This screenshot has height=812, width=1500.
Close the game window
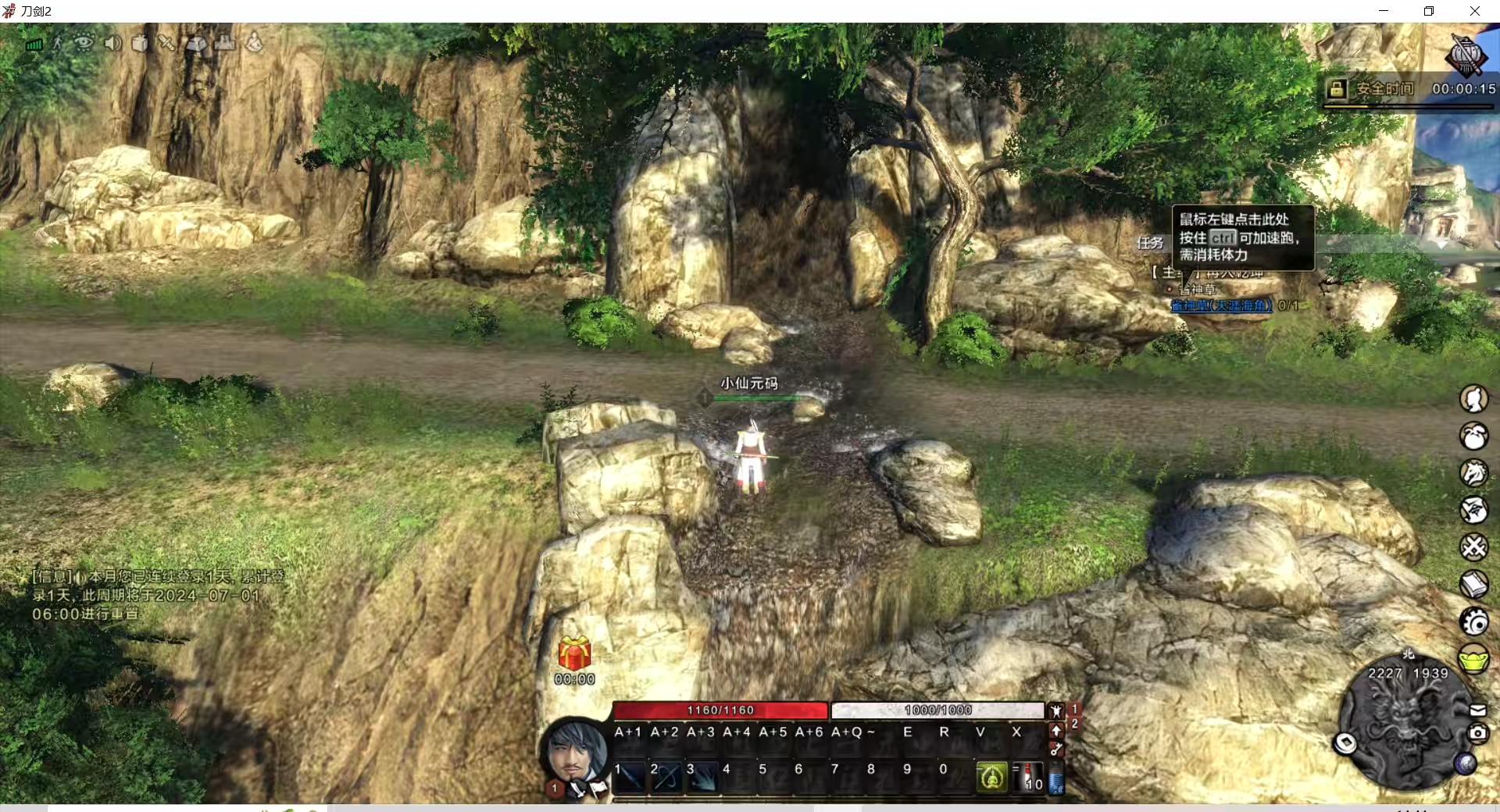pos(1475,11)
